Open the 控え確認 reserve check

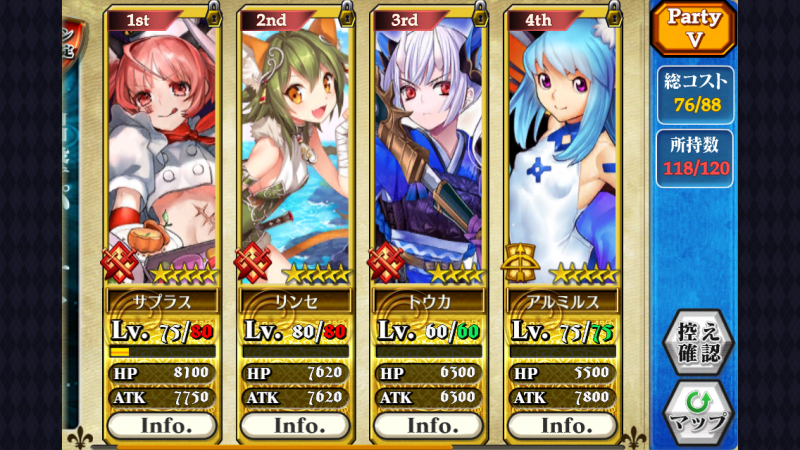pos(697,342)
